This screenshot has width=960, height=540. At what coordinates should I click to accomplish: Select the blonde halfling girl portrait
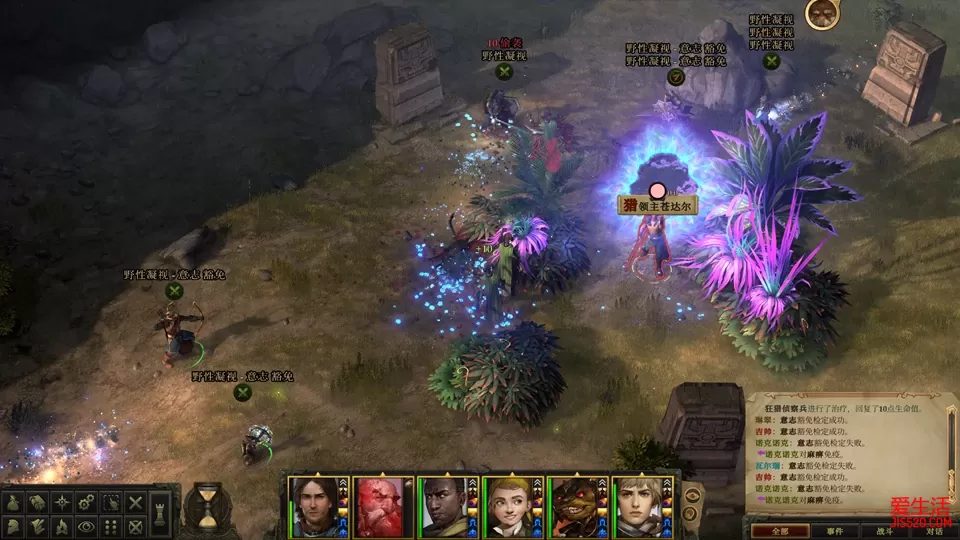tap(513, 507)
